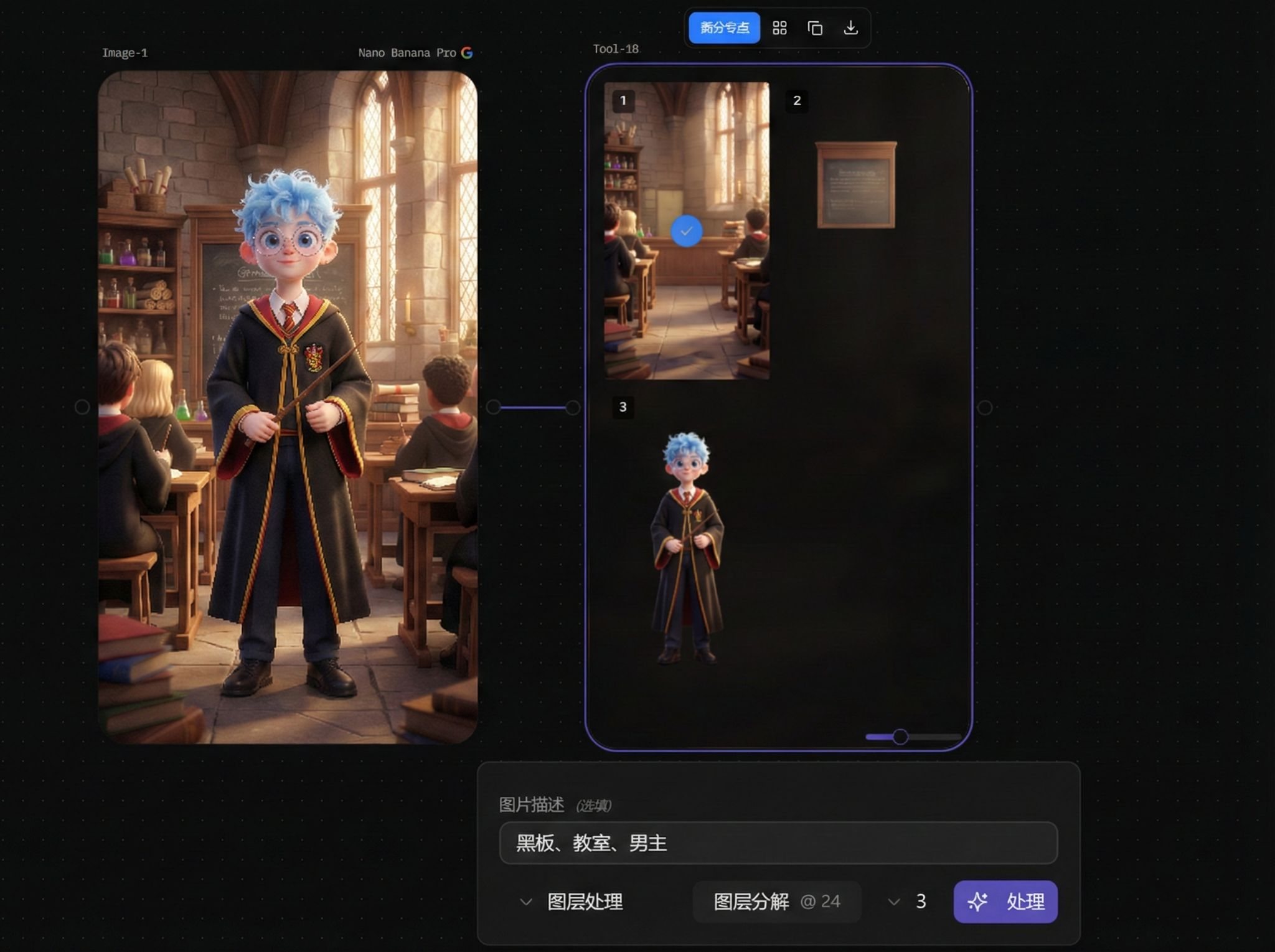Click the Nano Banana Pro label
1275x952 pixels.
(x=408, y=52)
